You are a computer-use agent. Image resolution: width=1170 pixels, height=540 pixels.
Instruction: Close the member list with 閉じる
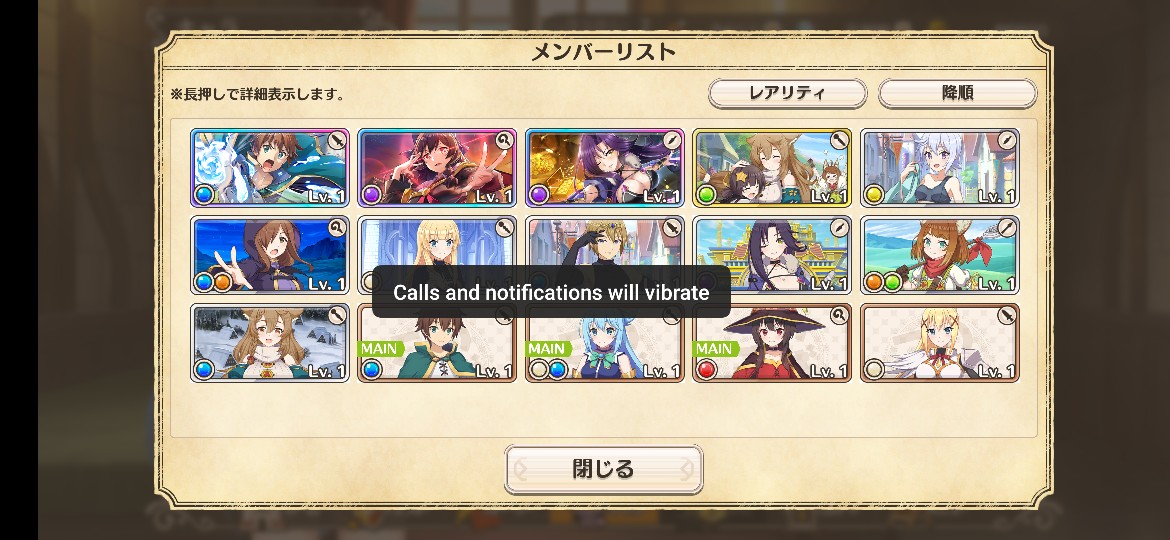click(603, 469)
